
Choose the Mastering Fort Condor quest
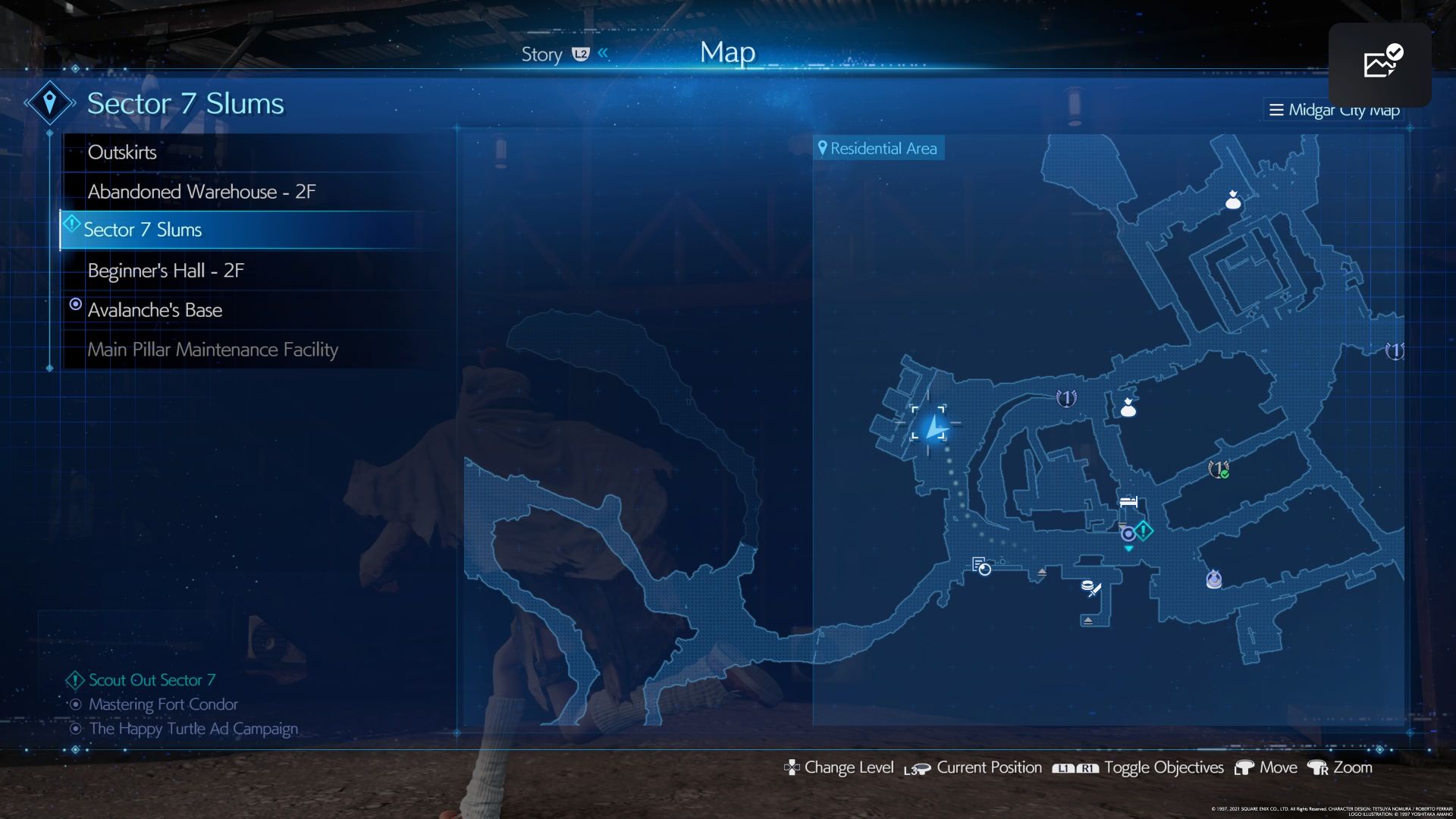[x=163, y=704]
